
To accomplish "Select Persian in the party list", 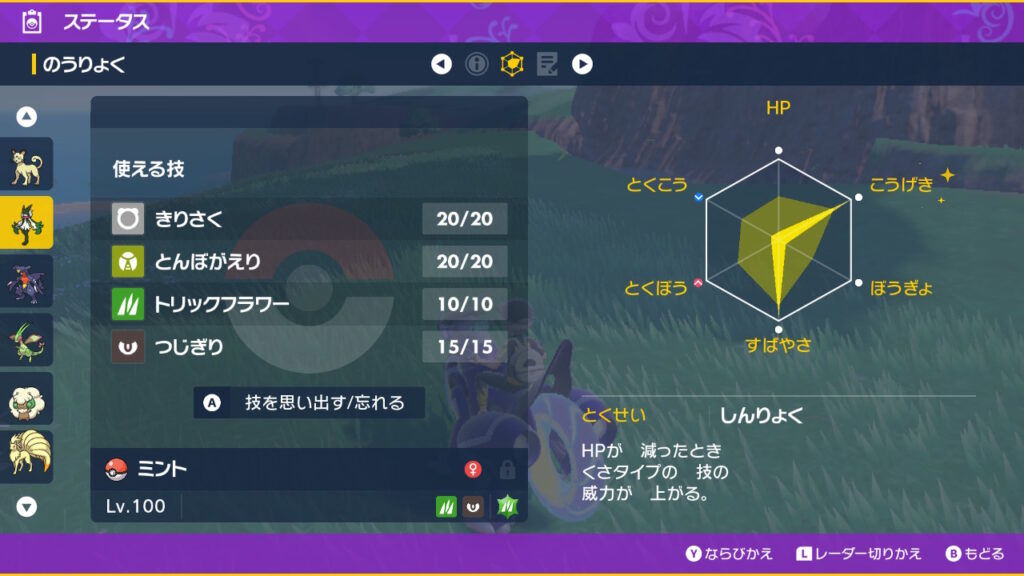I will (x=26, y=166).
